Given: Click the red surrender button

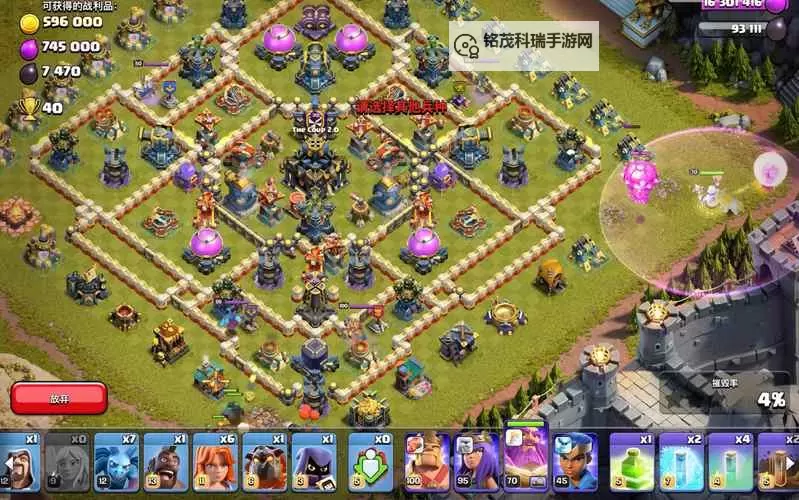Looking at the screenshot, I should click(59, 398).
